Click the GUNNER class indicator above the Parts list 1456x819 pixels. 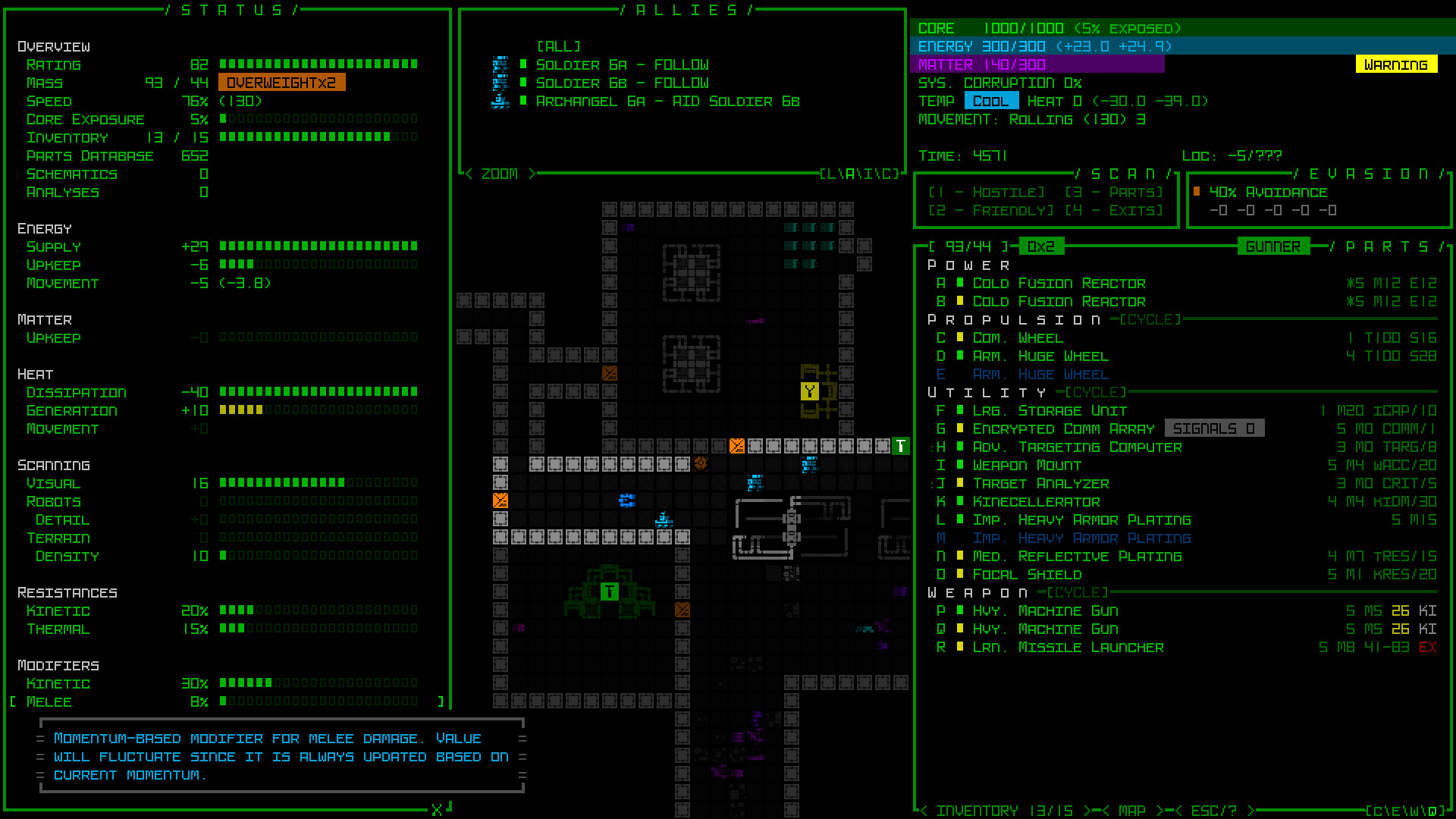pyautogui.click(x=1272, y=246)
